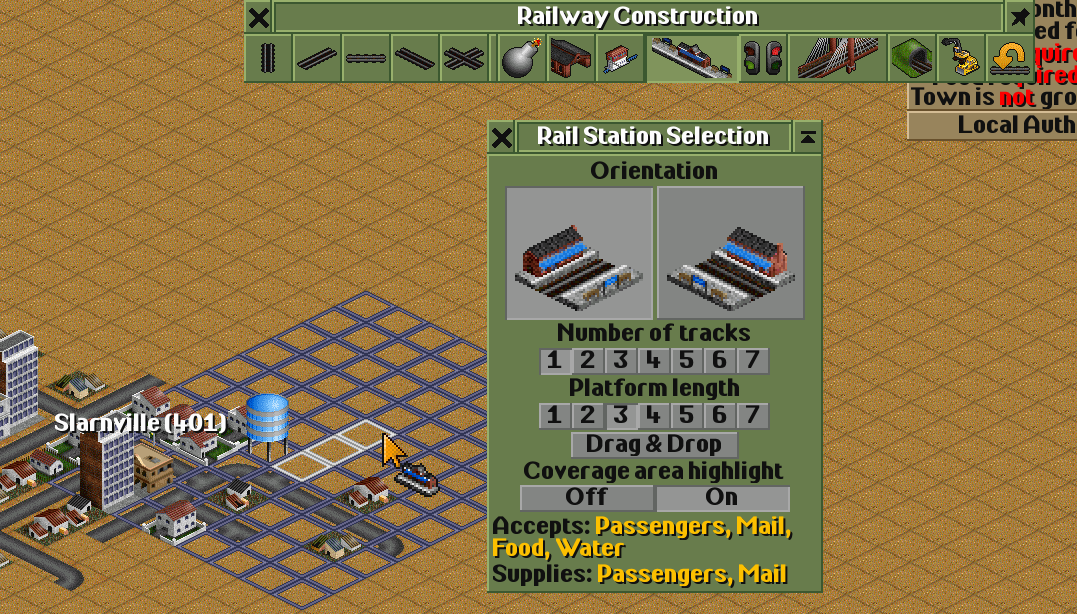Select the autorail crossed-tracks tool
1077x614 pixels.
pyautogui.click(x=465, y=59)
